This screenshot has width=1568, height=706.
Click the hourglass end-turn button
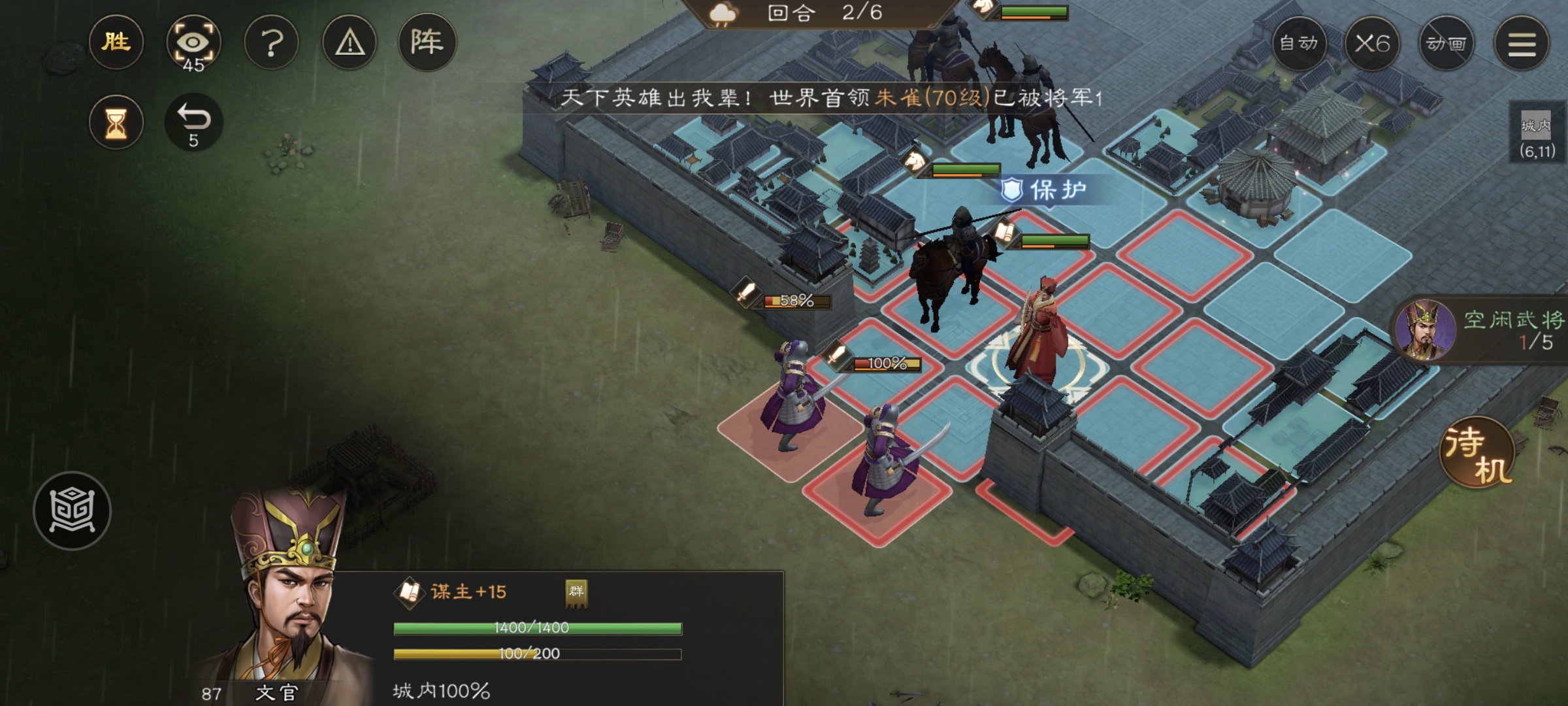point(116,122)
